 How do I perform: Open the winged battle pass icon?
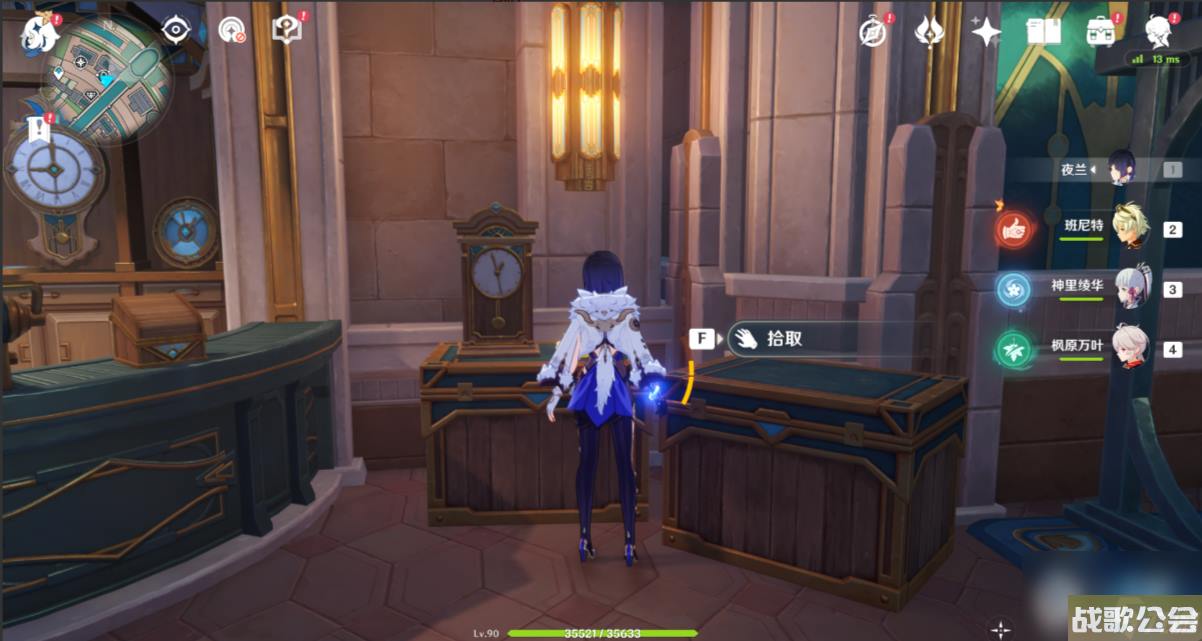point(930,32)
